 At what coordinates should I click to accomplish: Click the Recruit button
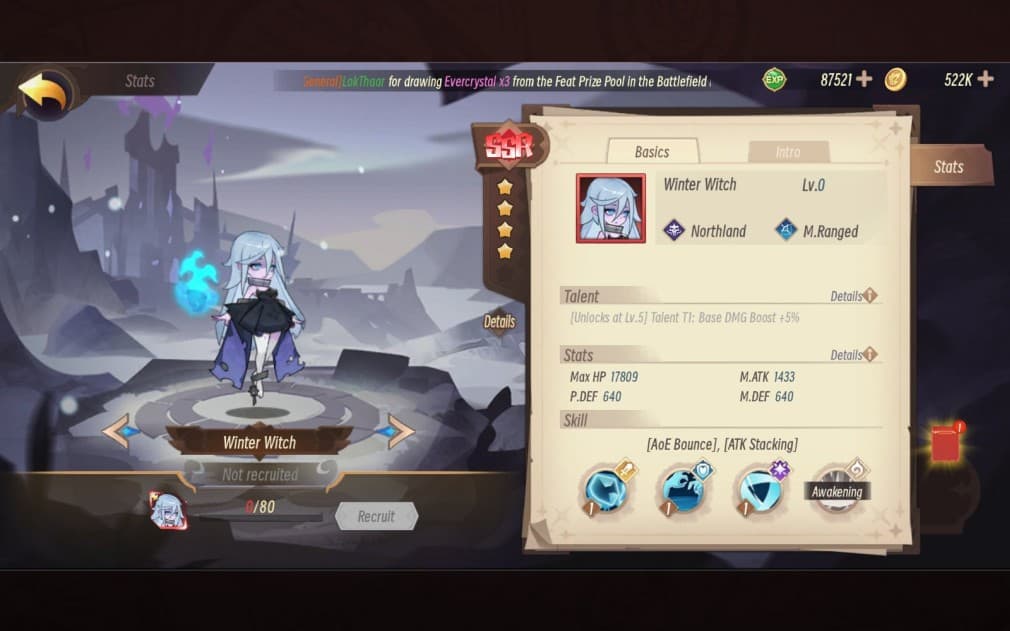point(376,516)
